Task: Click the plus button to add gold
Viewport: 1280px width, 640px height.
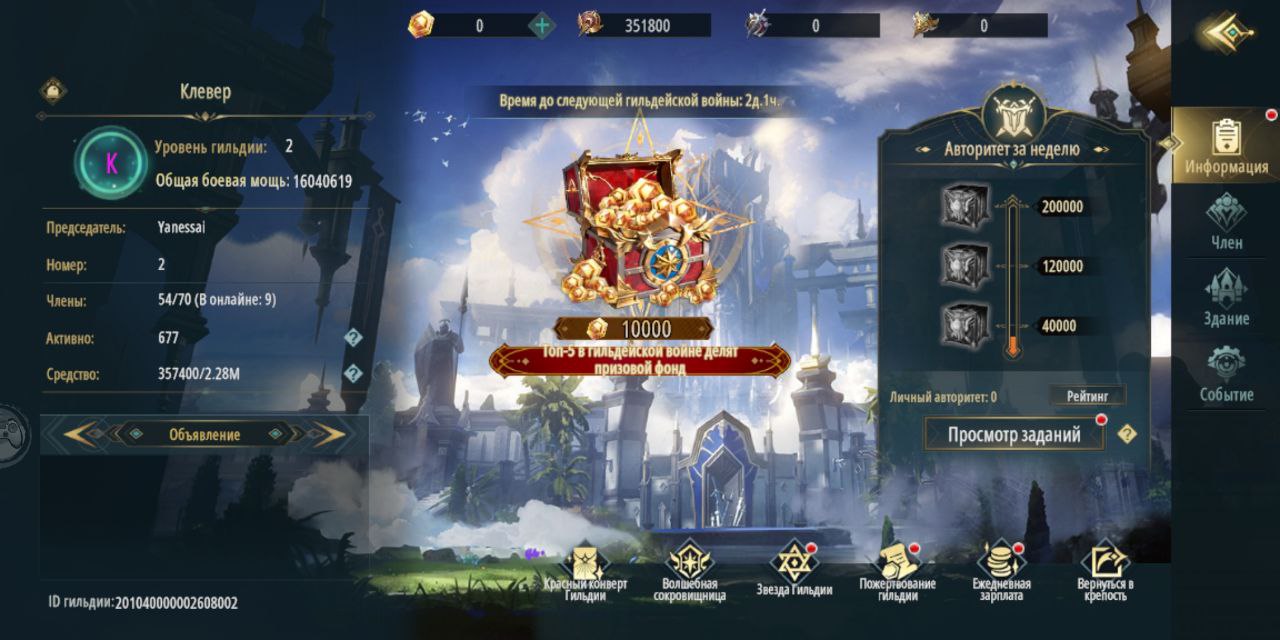Action: (541, 26)
